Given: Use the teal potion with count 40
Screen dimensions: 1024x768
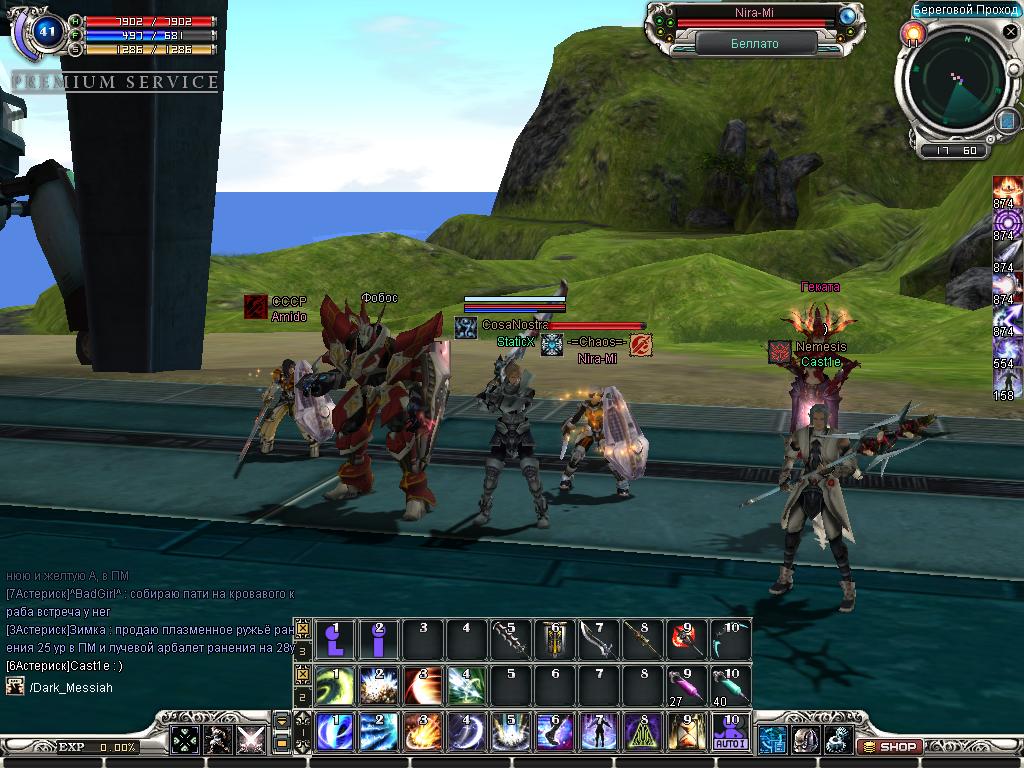Looking at the screenshot, I should click(x=730, y=686).
